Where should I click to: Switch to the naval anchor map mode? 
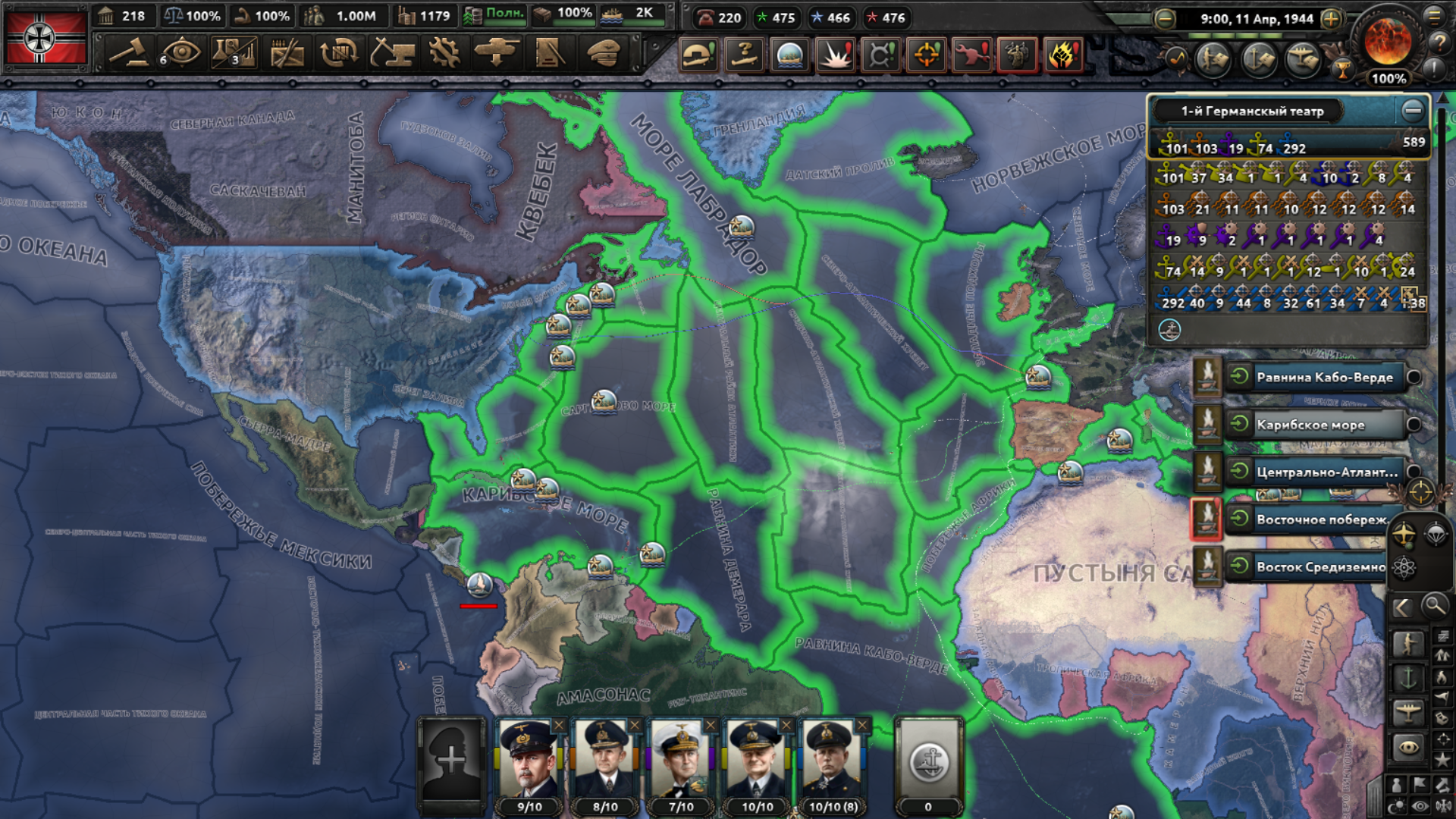click(x=1407, y=677)
